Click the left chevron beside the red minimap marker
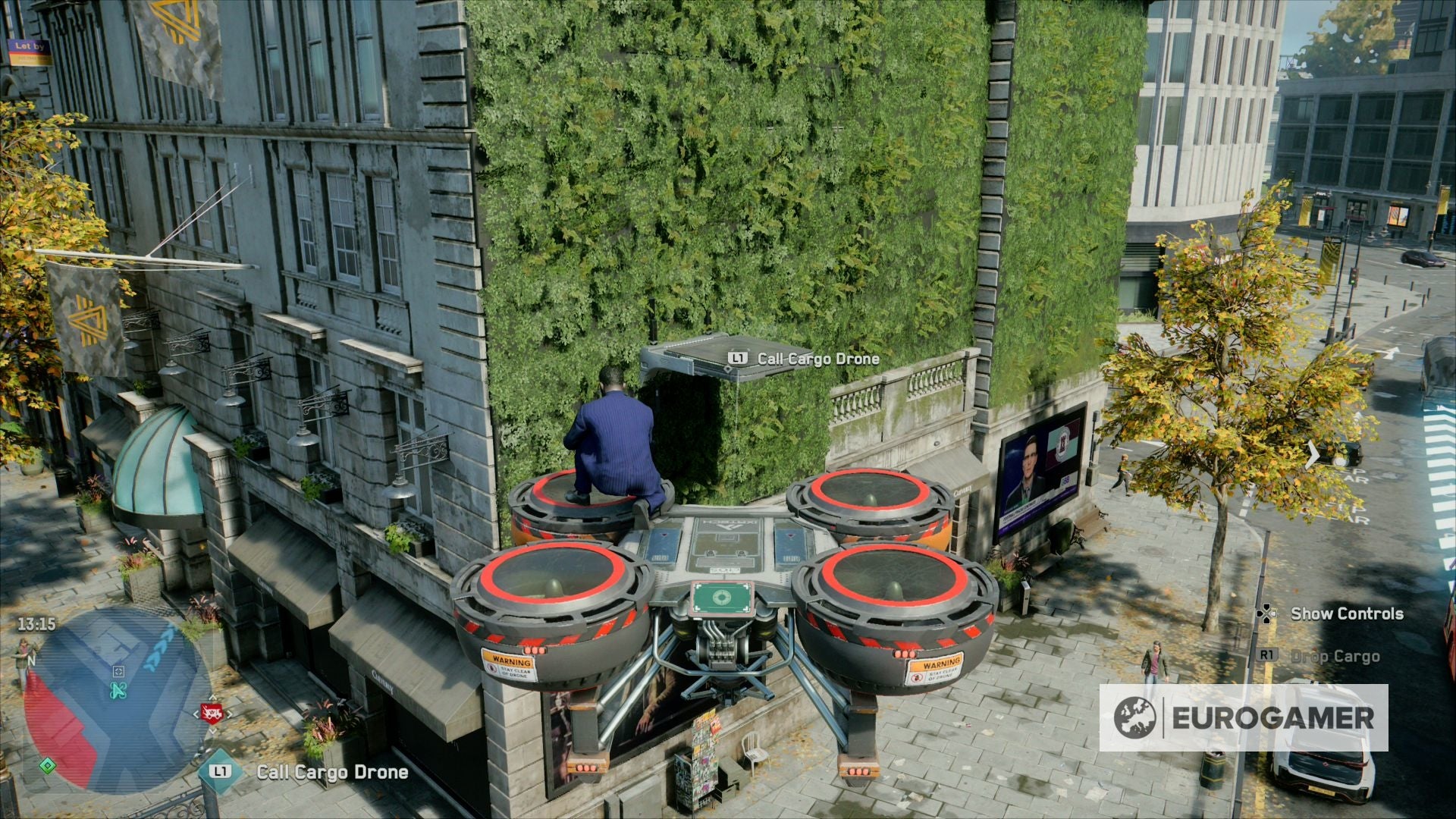 click(x=196, y=714)
